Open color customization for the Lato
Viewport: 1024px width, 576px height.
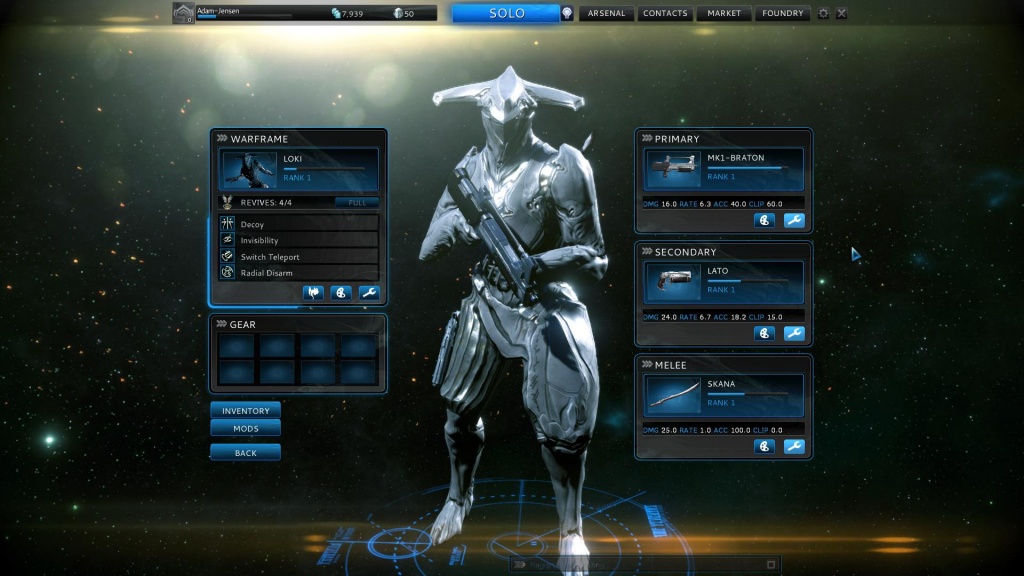[x=765, y=333]
